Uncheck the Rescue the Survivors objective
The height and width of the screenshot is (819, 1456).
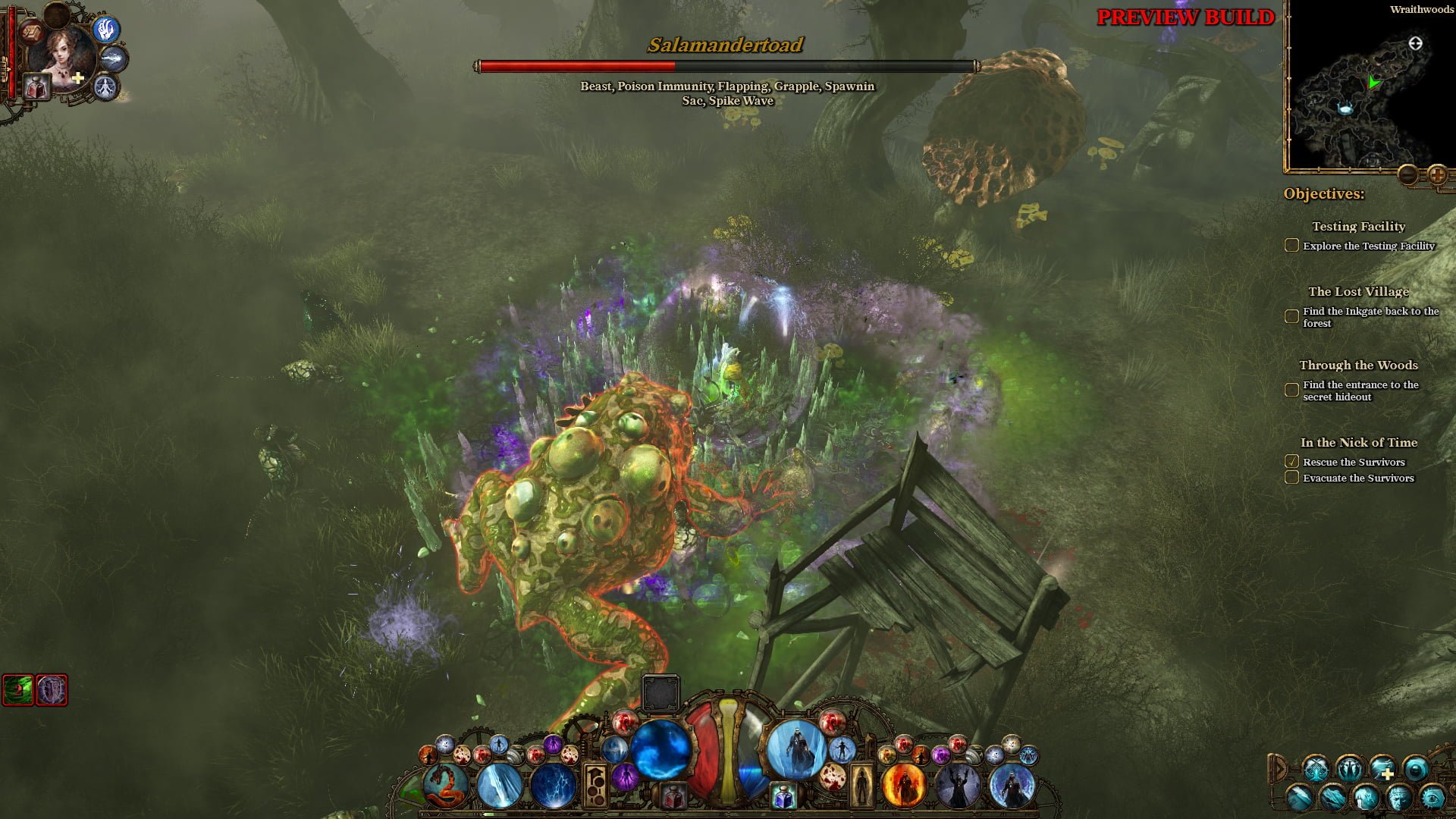point(1291,461)
